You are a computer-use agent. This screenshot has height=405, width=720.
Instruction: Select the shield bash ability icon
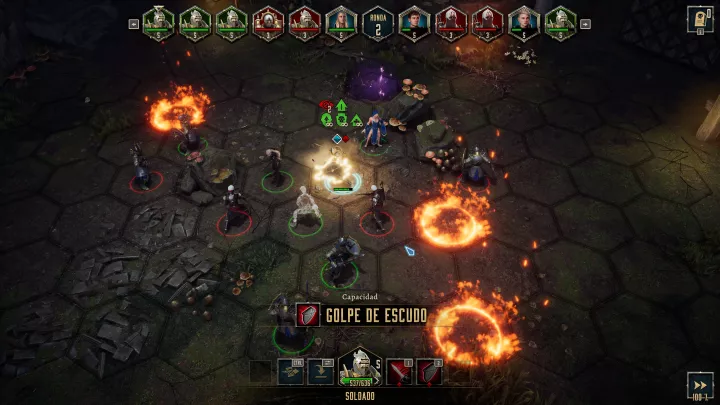pos(429,372)
